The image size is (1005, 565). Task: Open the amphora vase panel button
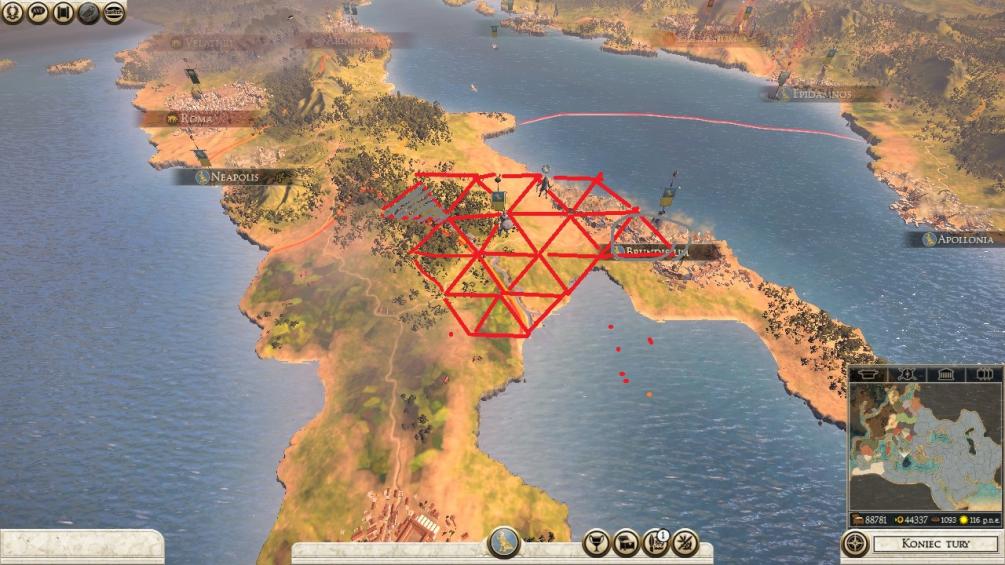pos(596,542)
